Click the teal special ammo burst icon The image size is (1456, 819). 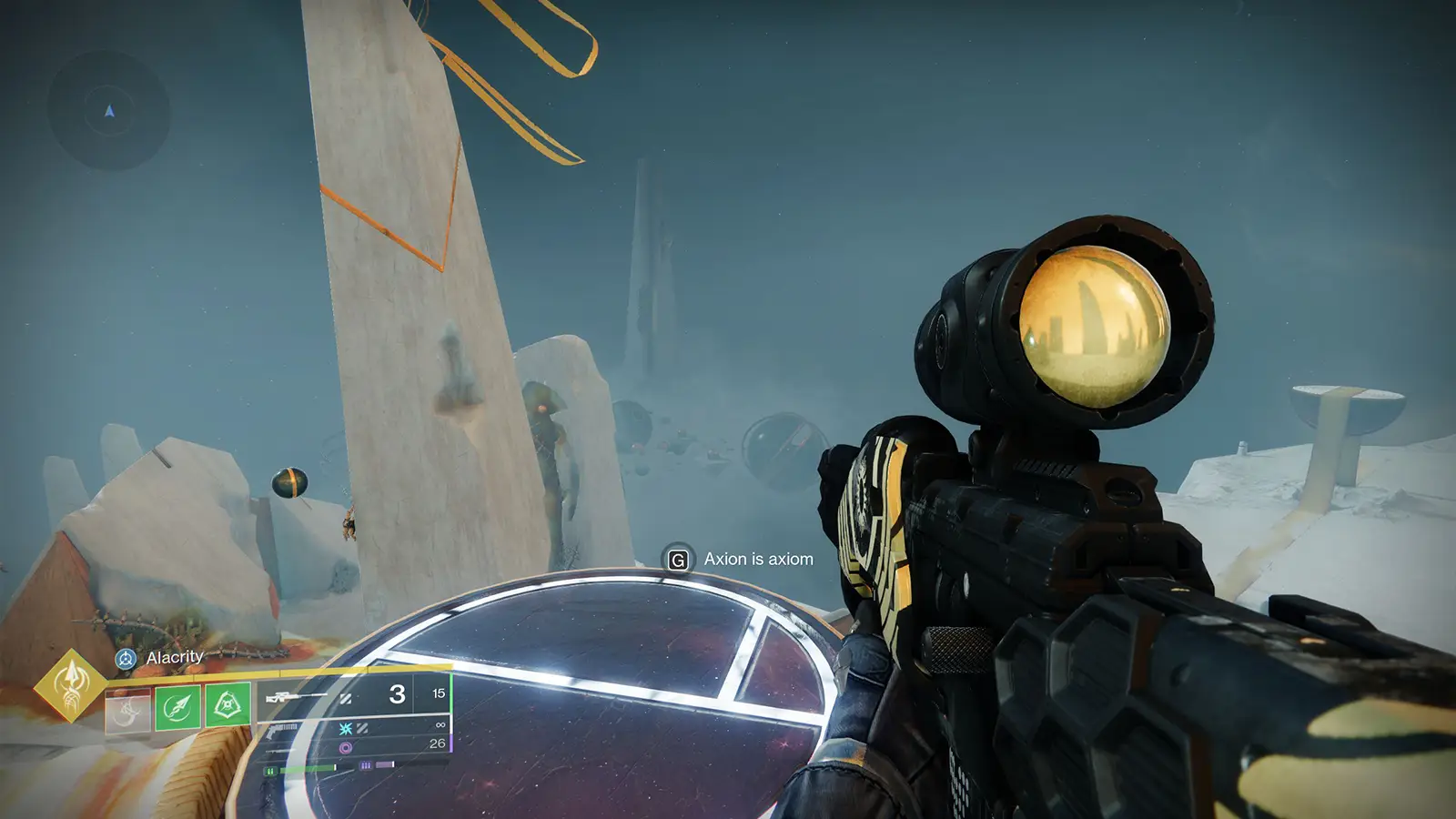pos(347,729)
